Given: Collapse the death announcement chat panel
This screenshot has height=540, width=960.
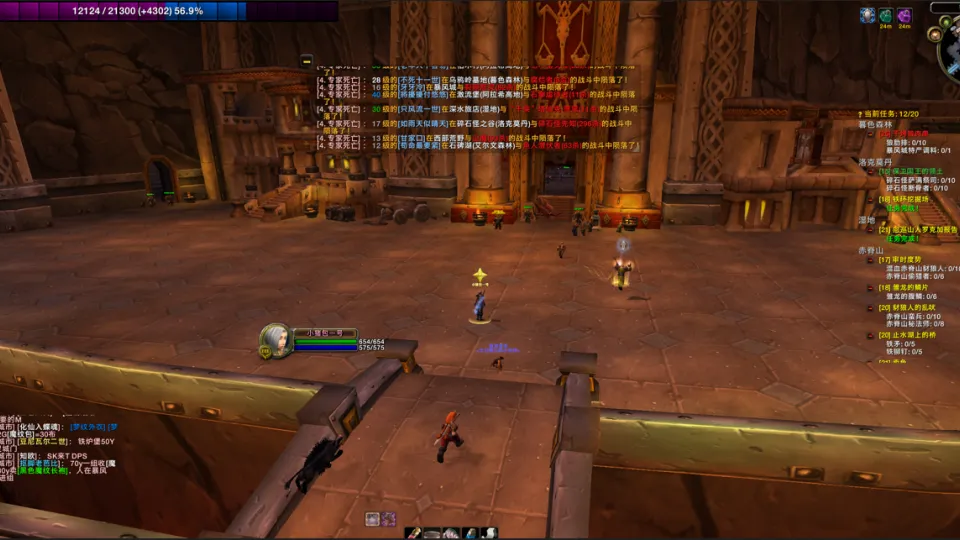Looking at the screenshot, I should (x=307, y=60).
